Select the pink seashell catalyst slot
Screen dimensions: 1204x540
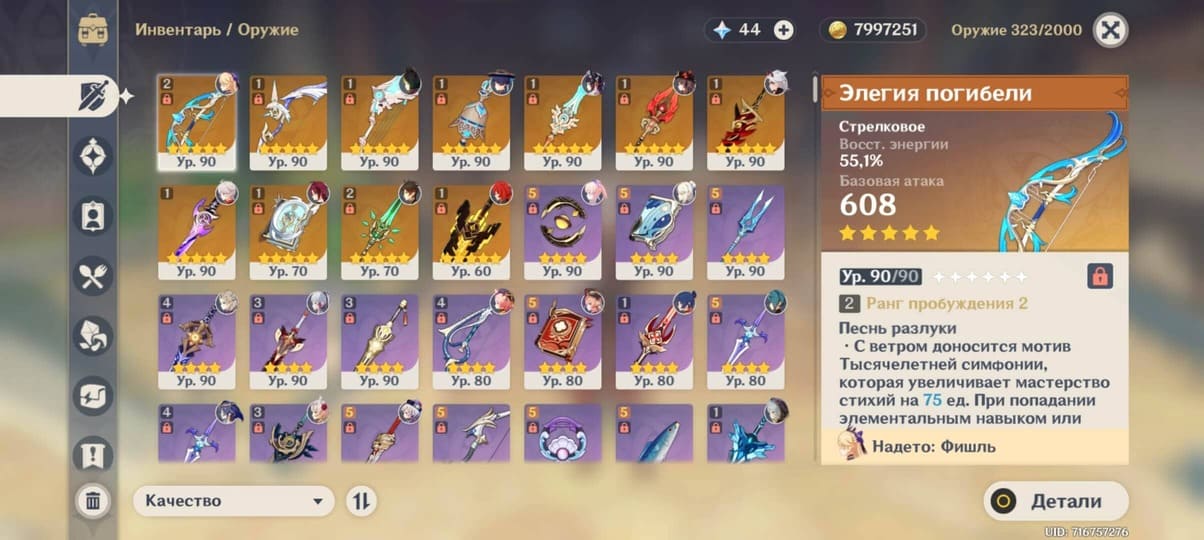[563, 435]
